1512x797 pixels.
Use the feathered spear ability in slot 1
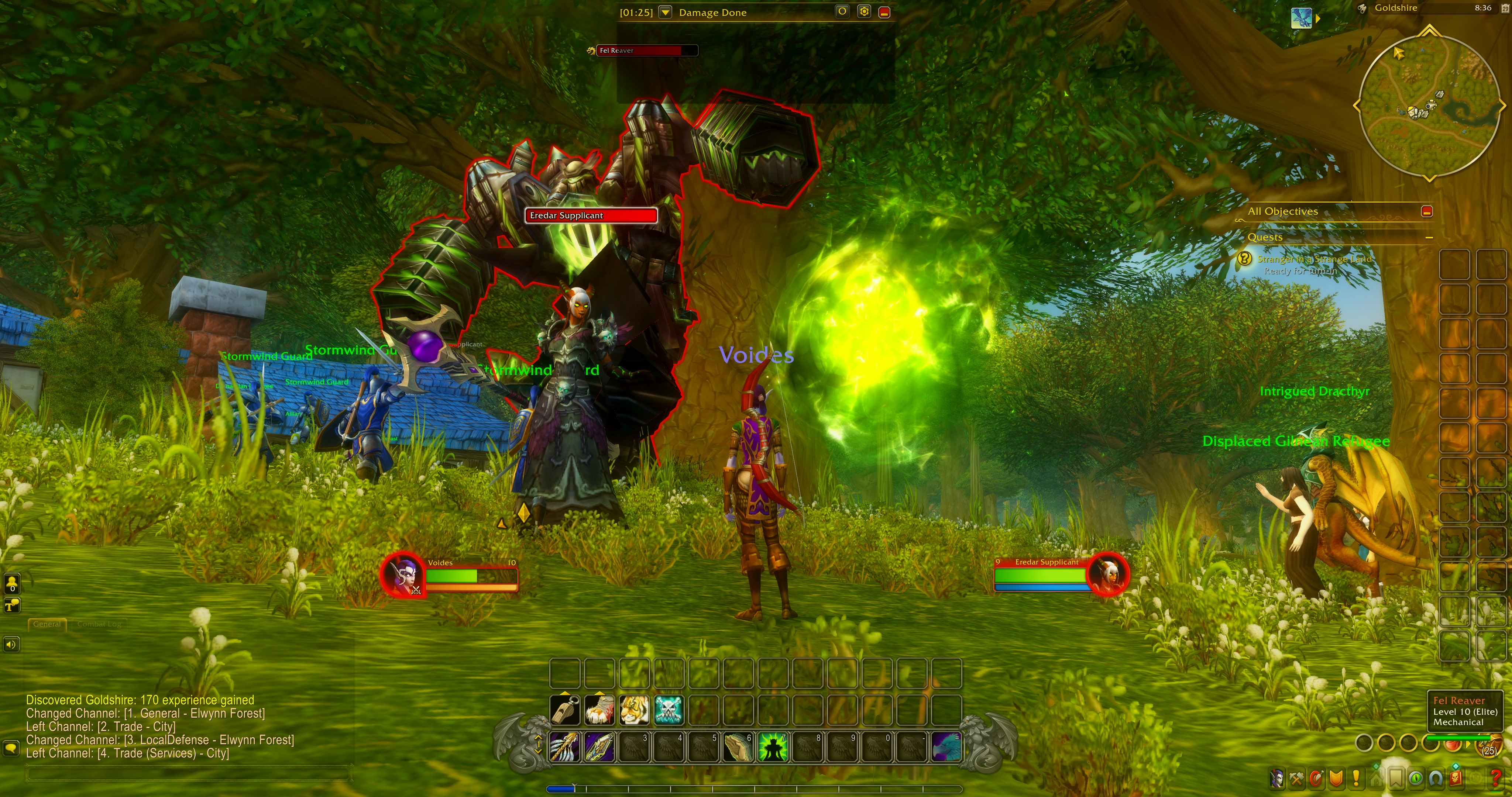coord(565,747)
